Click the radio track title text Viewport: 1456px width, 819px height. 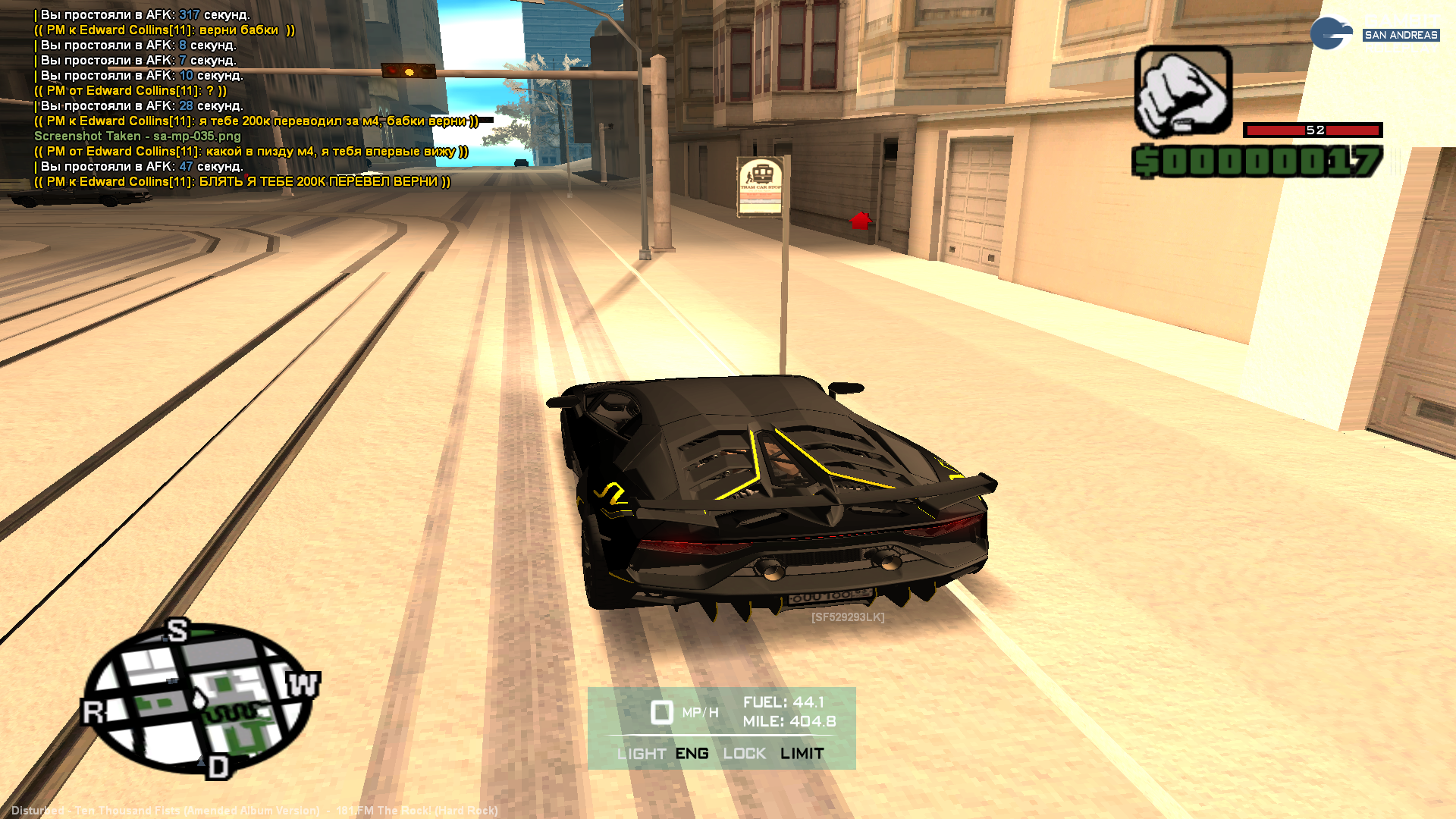click(254, 811)
